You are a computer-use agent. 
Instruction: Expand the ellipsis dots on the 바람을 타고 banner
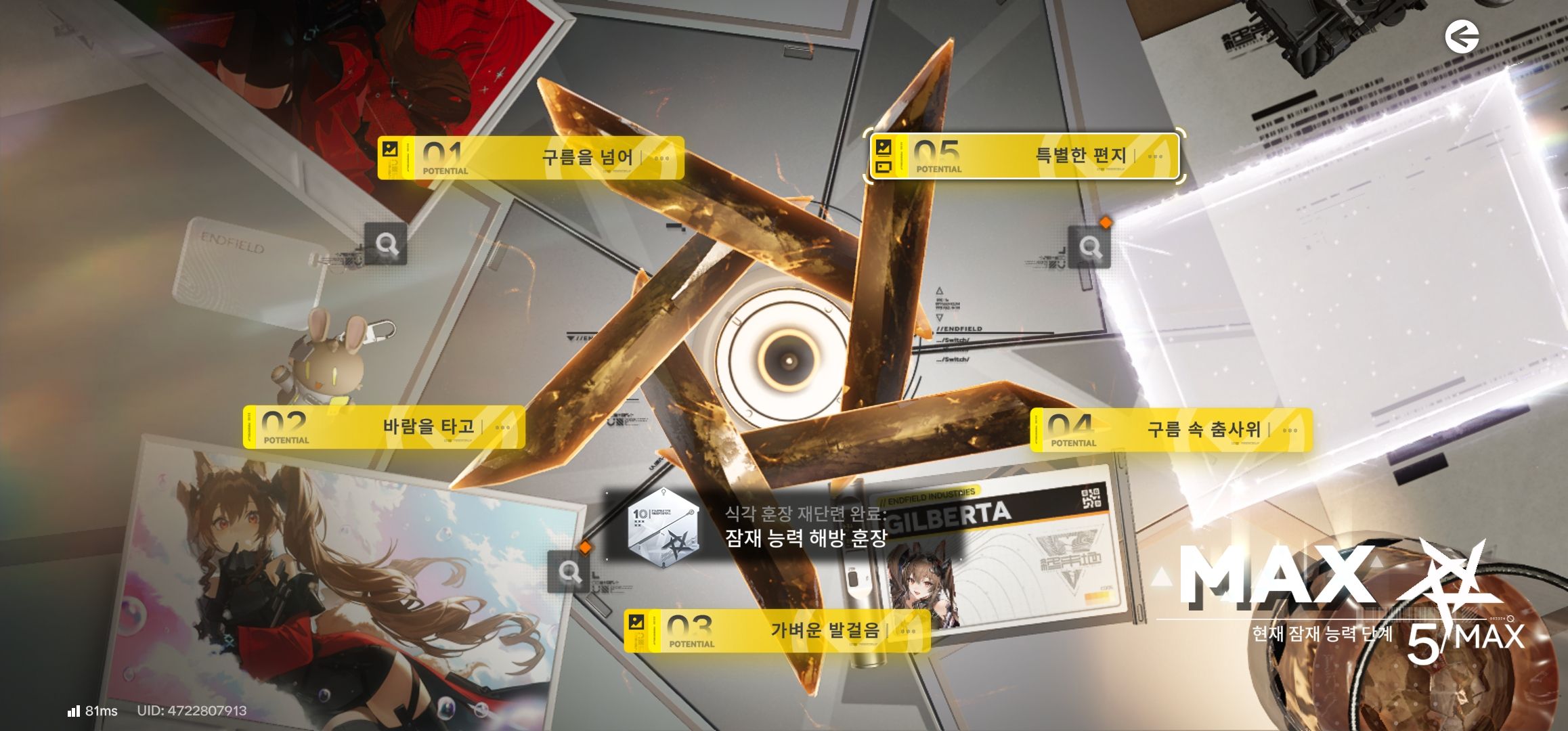(502, 427)
